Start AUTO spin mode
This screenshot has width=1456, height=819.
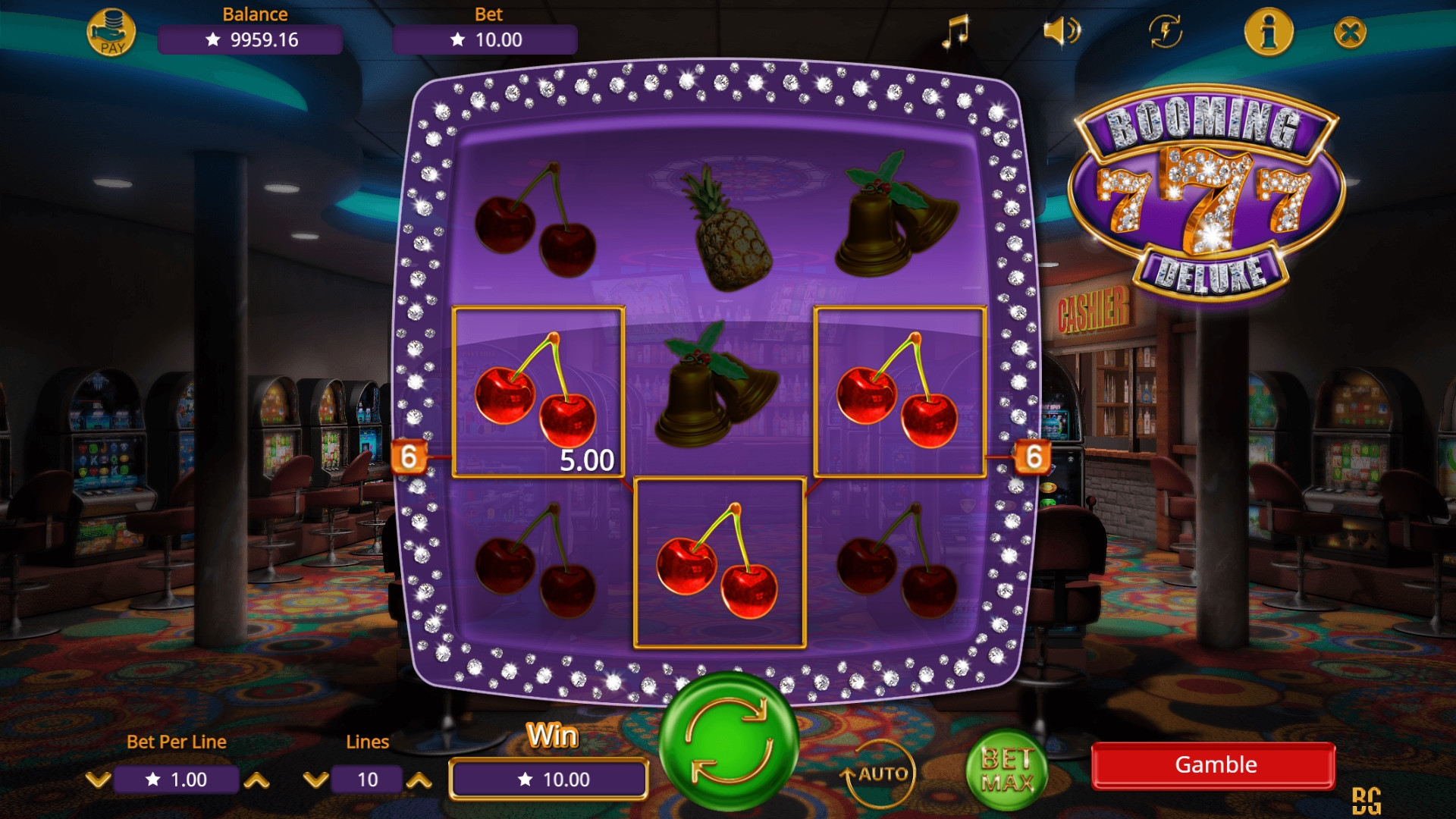[x=881, y=773]
